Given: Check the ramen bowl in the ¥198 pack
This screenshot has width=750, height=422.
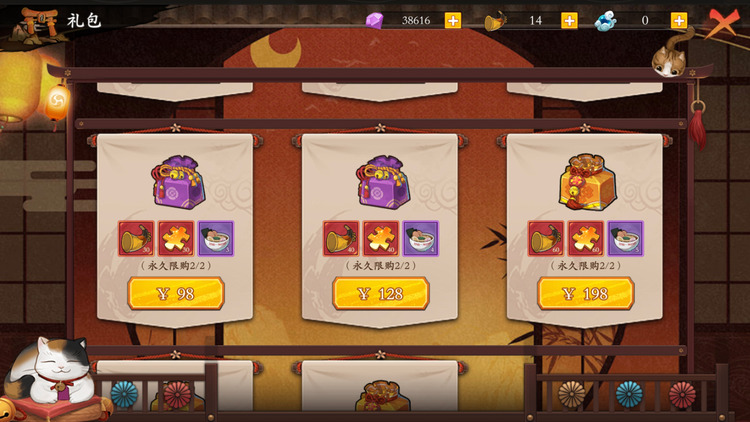Looking at the screenshot, I should (x=625, y=239).
